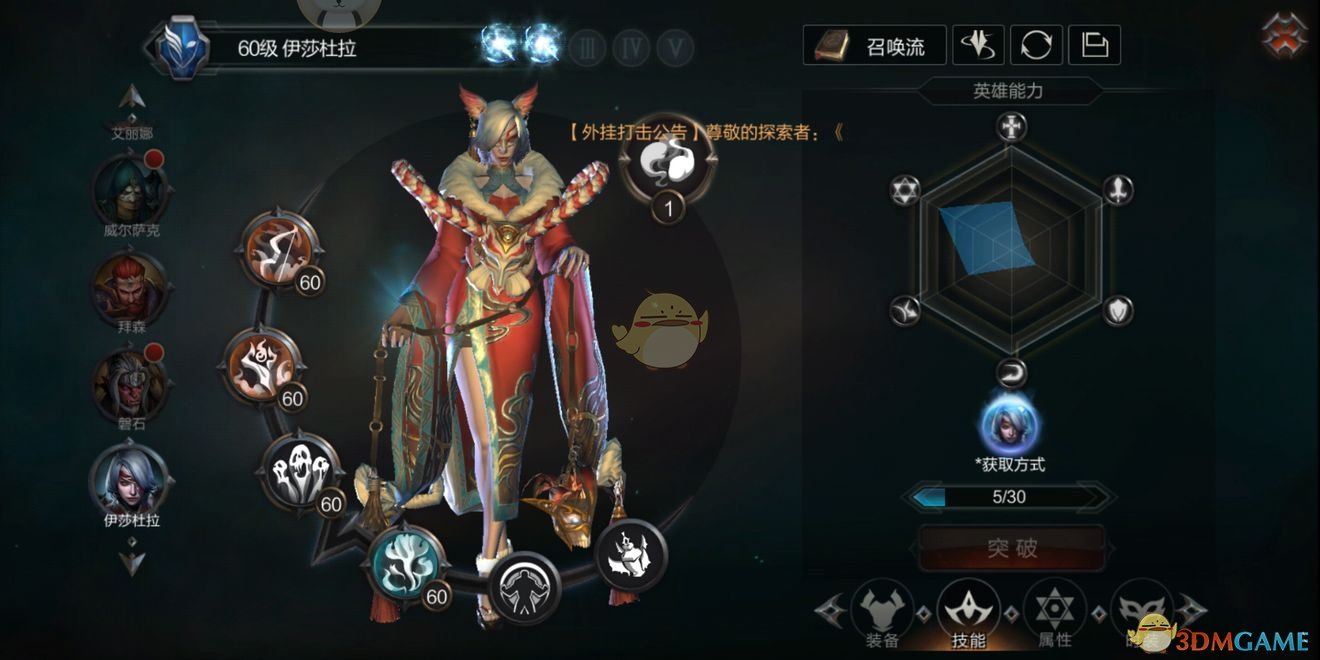Select hero 拜森 portrait
1320x660 pixels.
130,285
